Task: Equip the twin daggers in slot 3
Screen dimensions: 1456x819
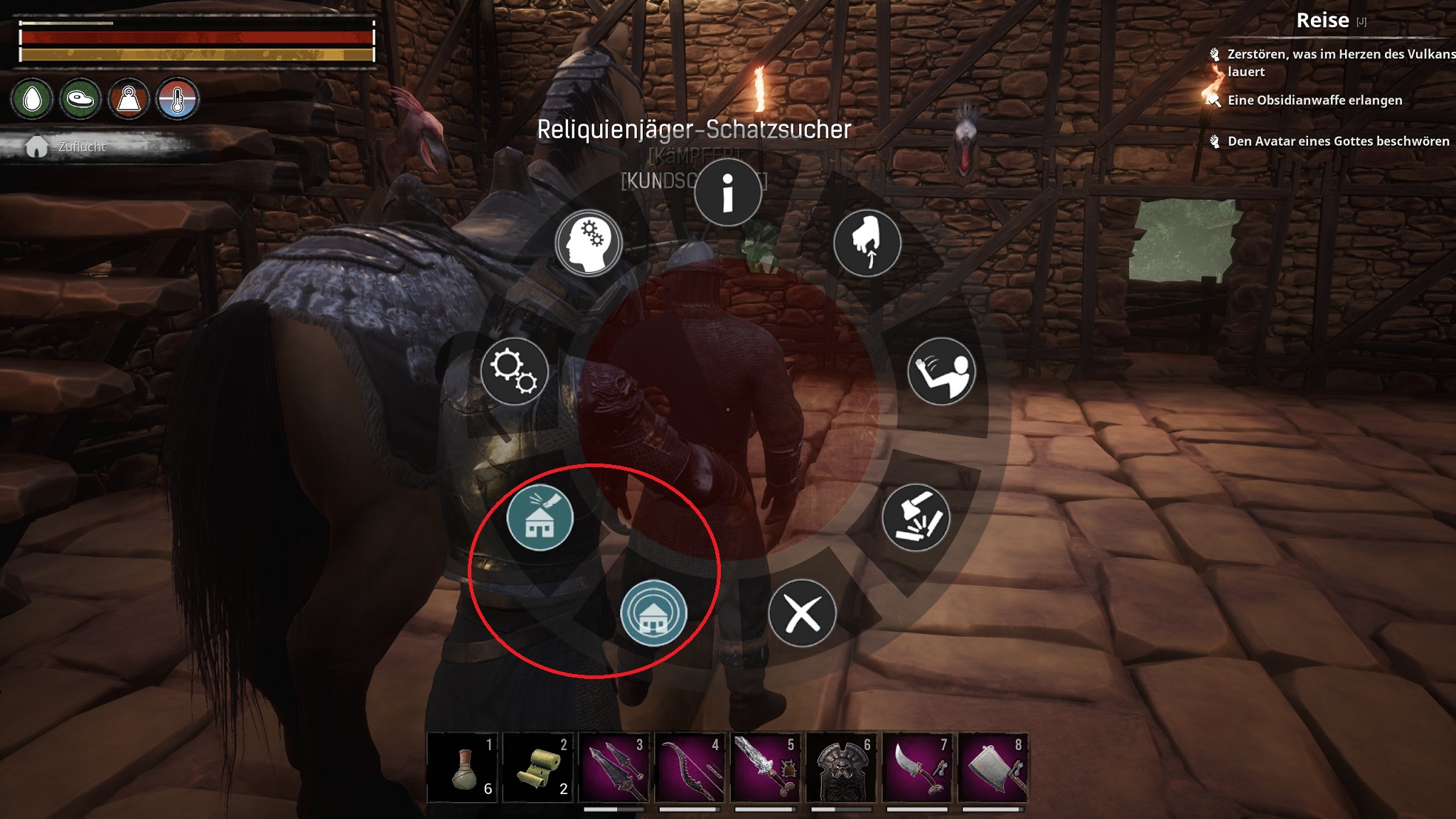Action: pos(615,768)
